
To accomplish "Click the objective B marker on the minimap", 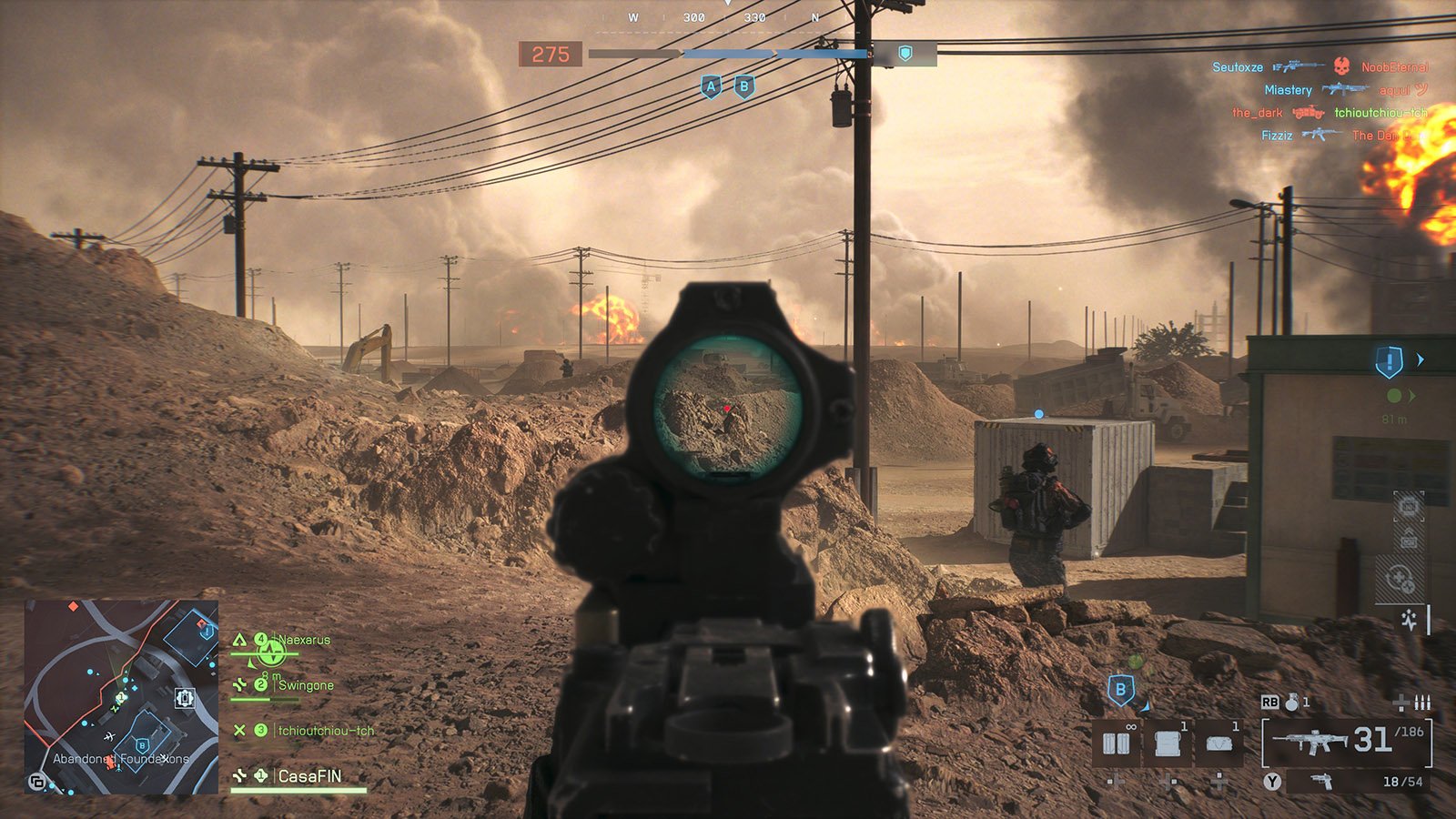I will coord(142,746).
